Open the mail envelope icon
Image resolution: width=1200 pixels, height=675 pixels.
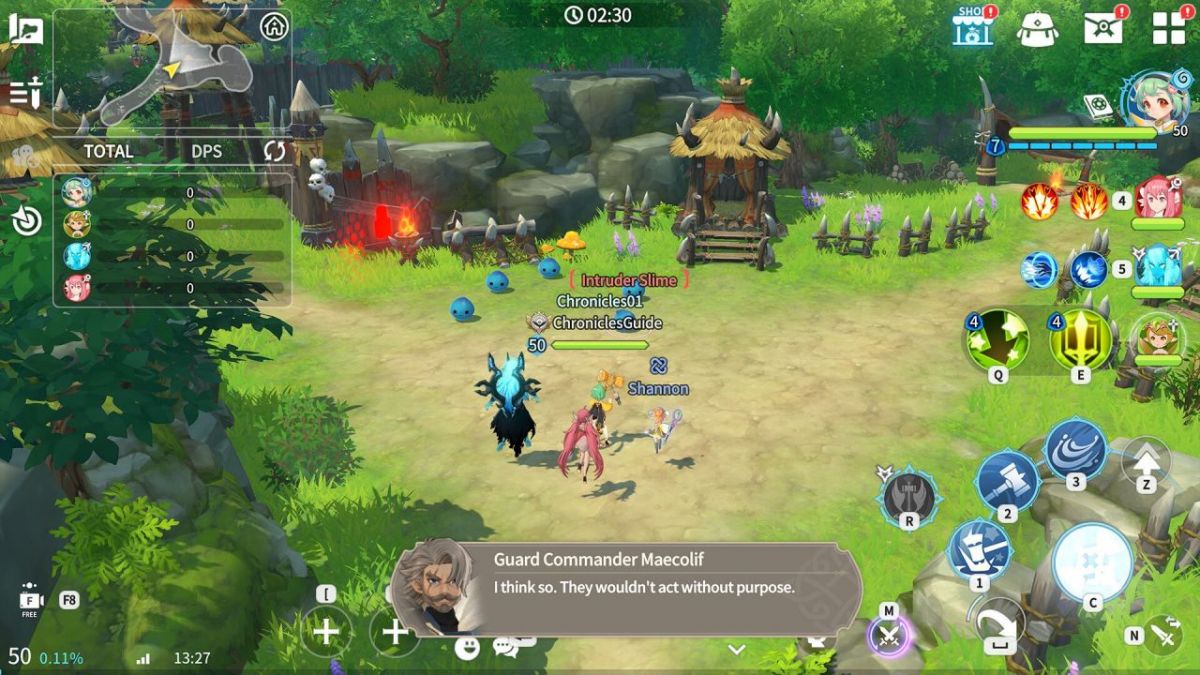(x=1103, y=27)
